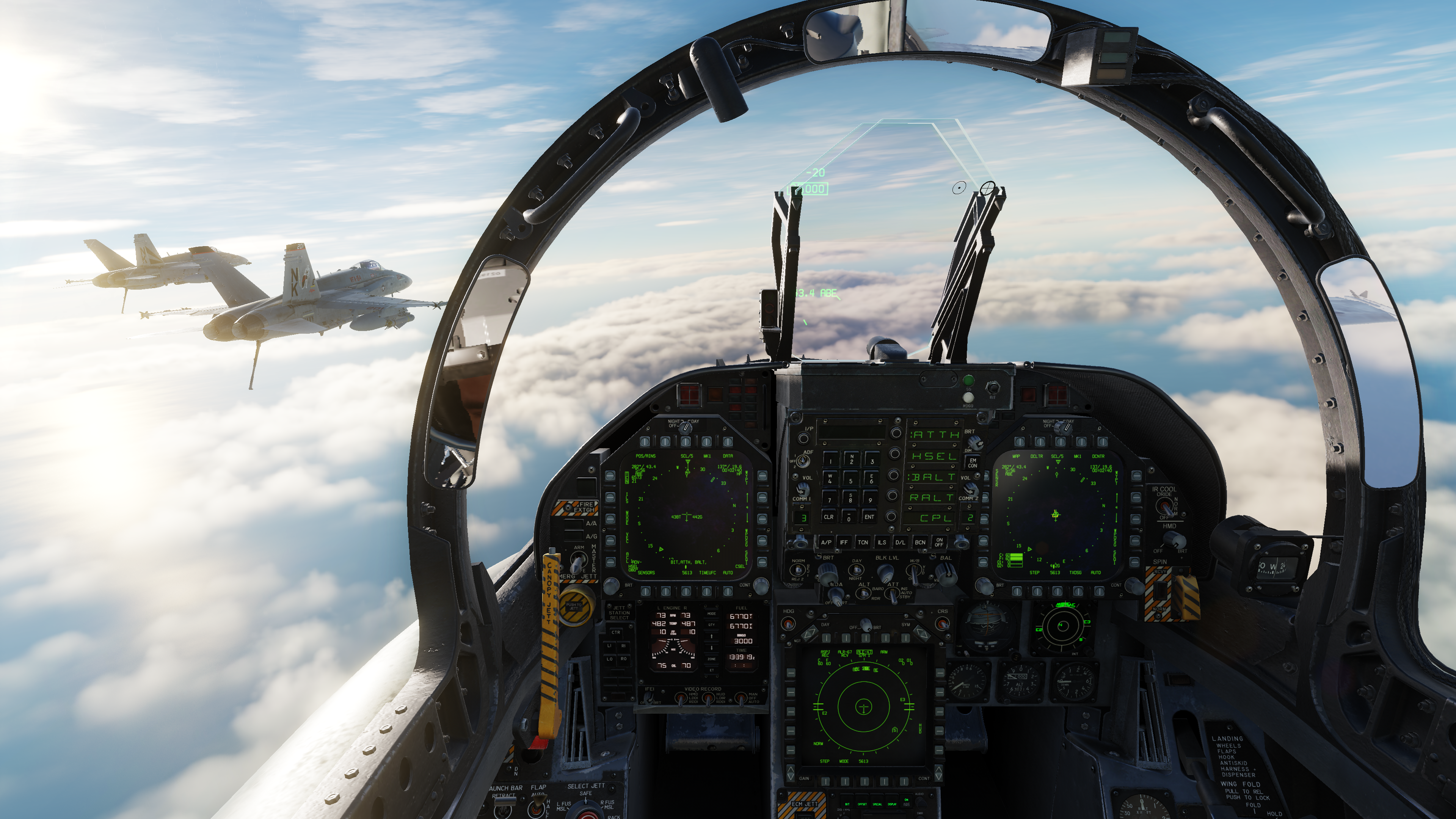Select the CTR jettison station button
The image size is (1456, 819).
pyautogui.click(x=616, y=632)
